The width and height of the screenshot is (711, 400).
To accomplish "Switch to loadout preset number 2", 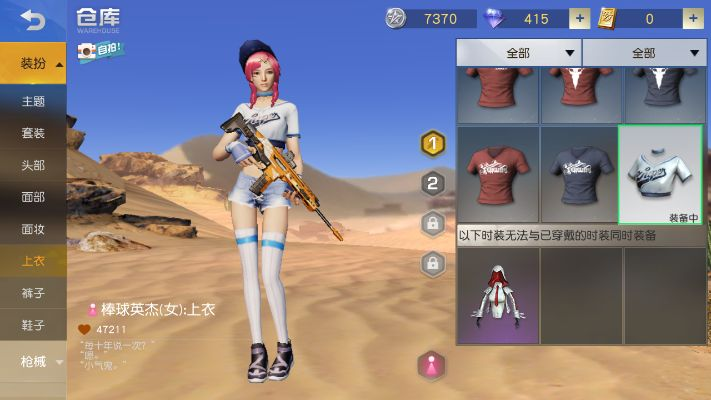I will (433, 183).
